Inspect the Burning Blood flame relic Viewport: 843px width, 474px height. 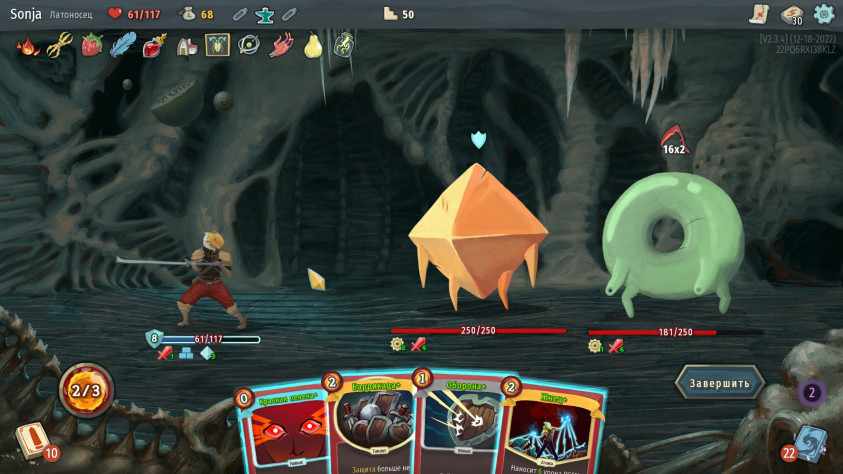[x=28, y=45]
